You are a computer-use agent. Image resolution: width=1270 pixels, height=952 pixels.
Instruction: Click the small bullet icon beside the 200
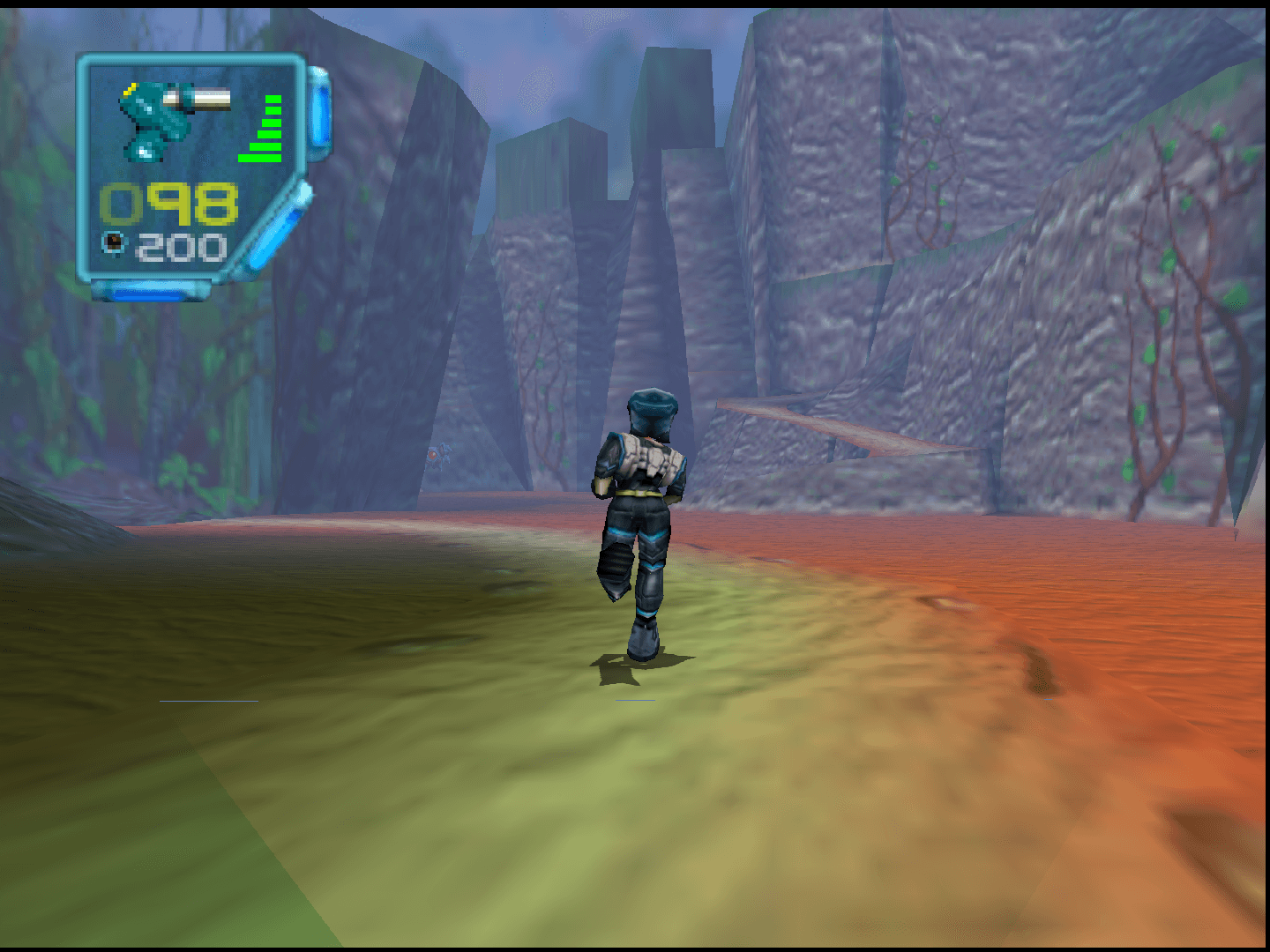112,242
